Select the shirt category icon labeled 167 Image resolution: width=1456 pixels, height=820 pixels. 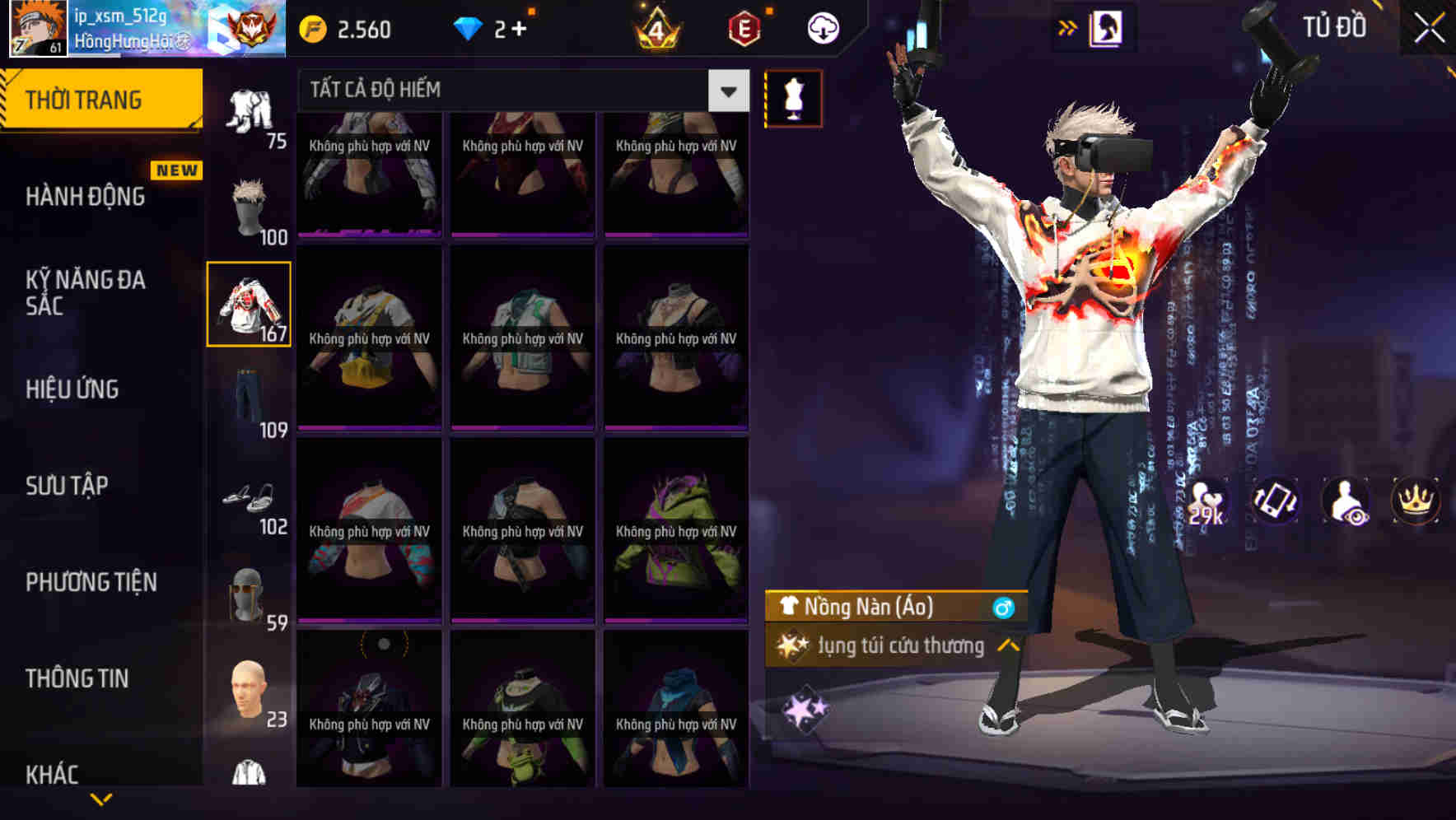248,305
